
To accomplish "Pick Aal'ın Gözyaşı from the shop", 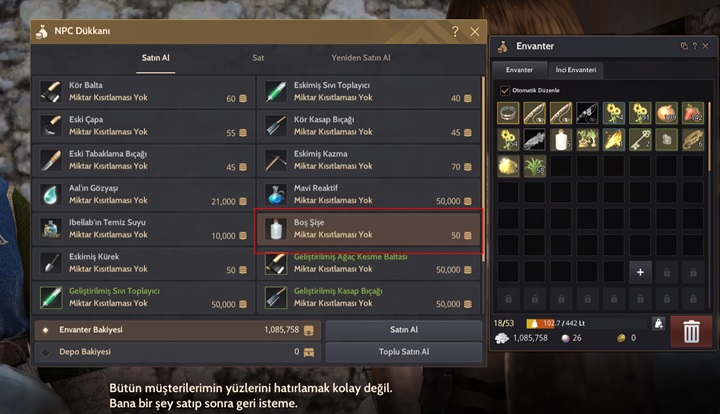I will coord(144,194).
